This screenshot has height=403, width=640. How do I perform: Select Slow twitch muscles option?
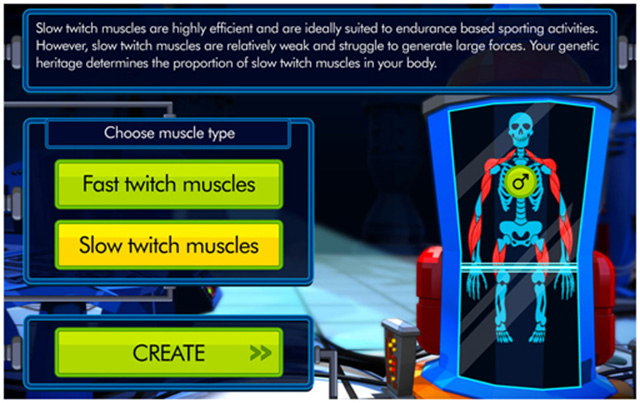tap(168, 245)
